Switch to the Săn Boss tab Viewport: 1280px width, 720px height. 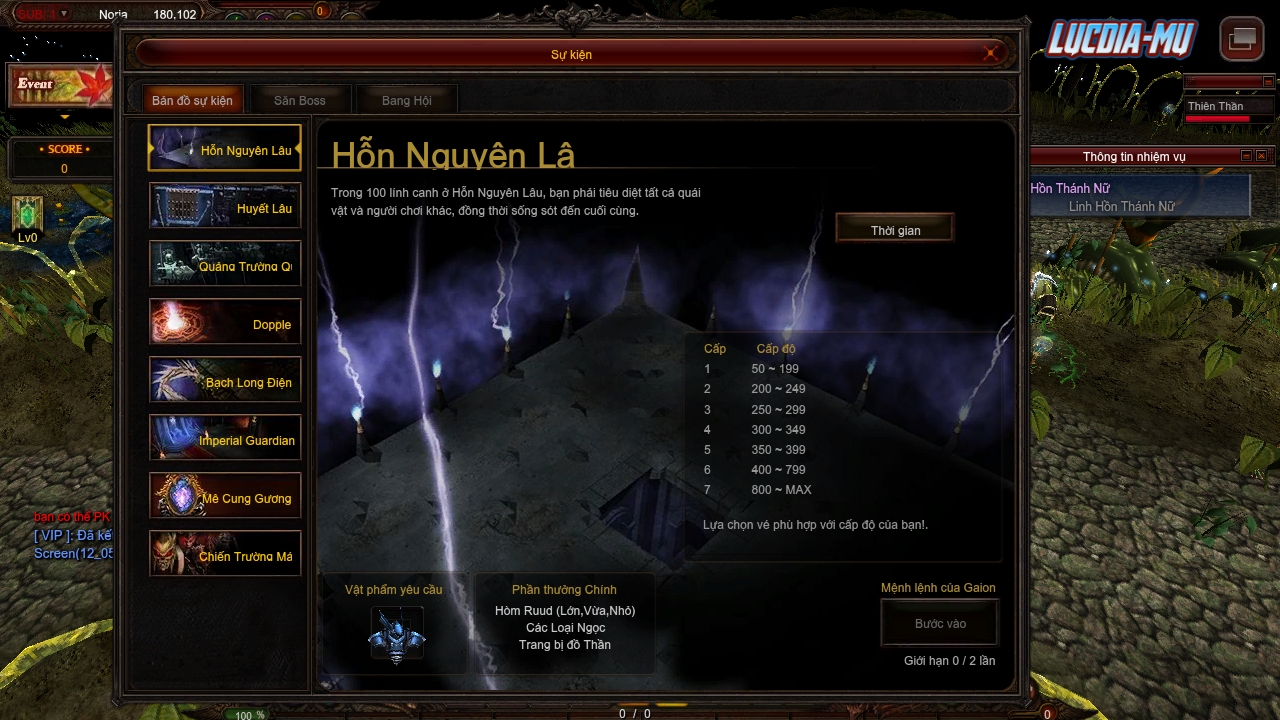pos(299,99)
